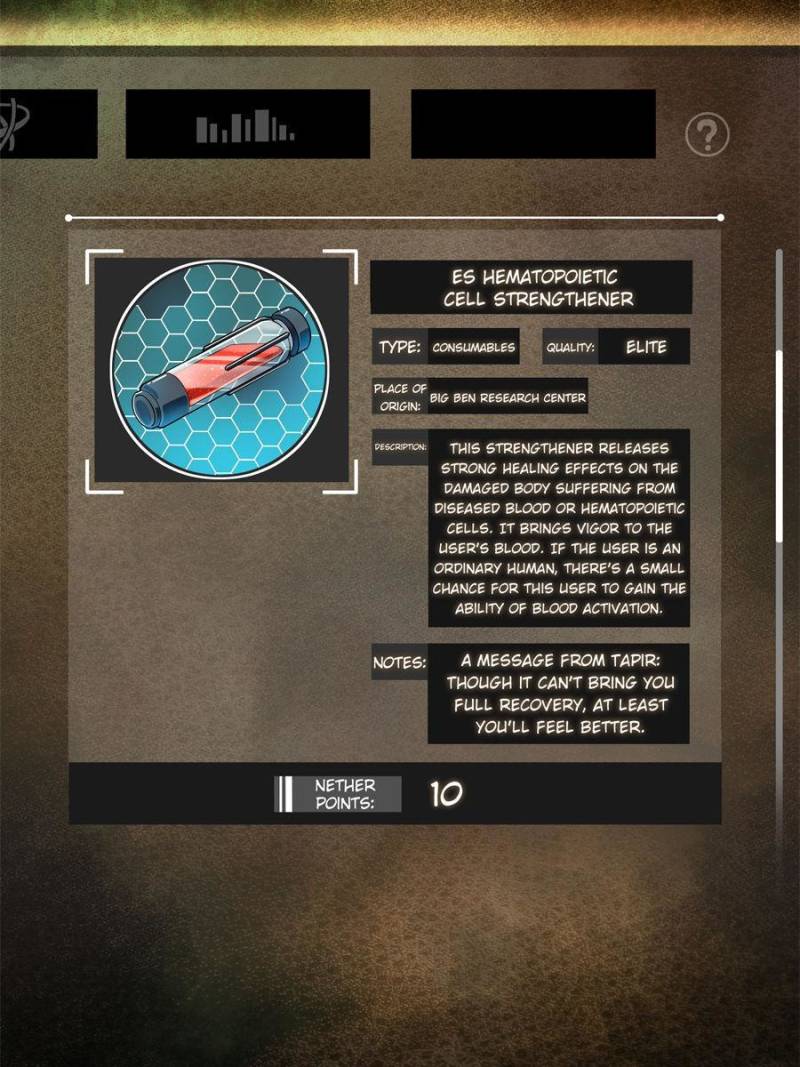Open the question mark help icon

click(x=707, y=133)
